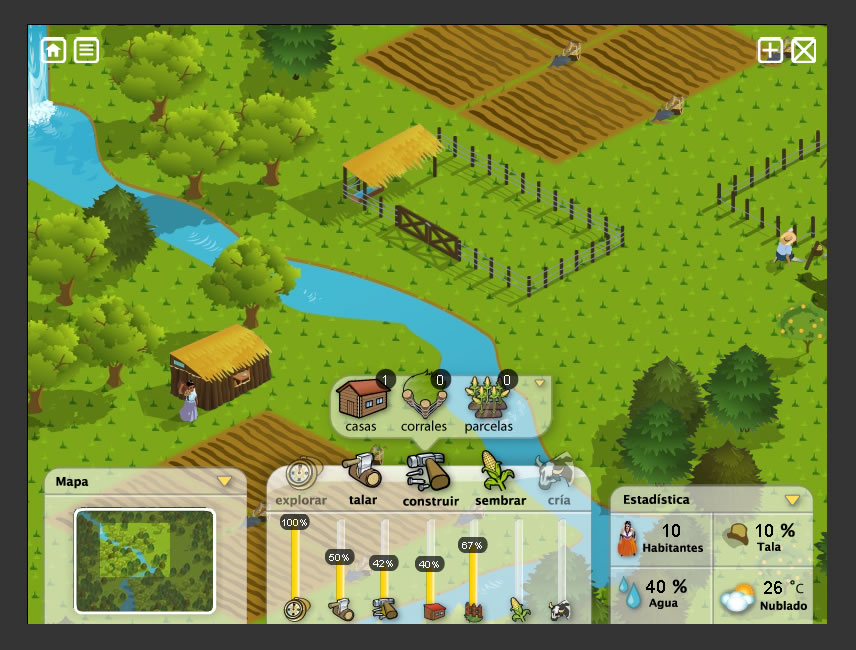The width and height of the screenshot is (856, 650).
Task: Click the minimap view
Action: (x=145, y=560)
